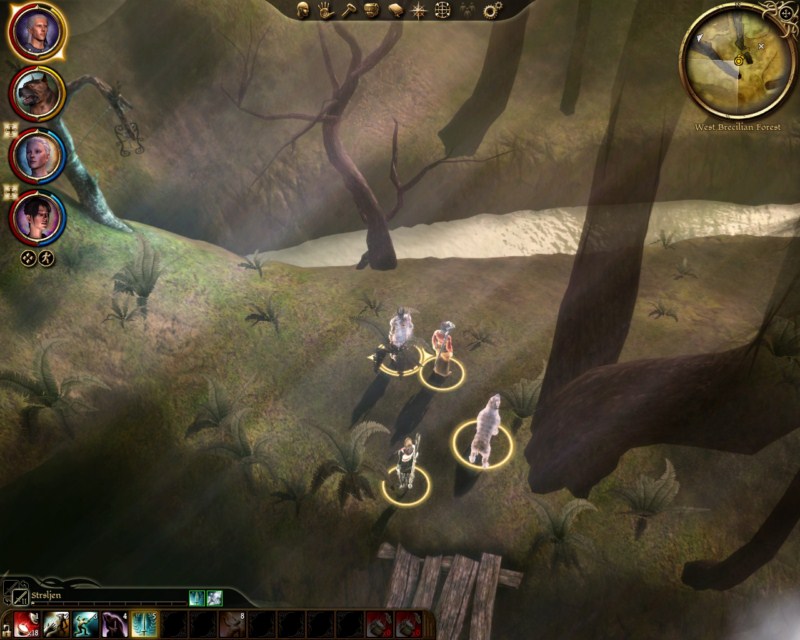Open the skills hand icon
The height and width of the screenshot is (640, 800).
326,10
